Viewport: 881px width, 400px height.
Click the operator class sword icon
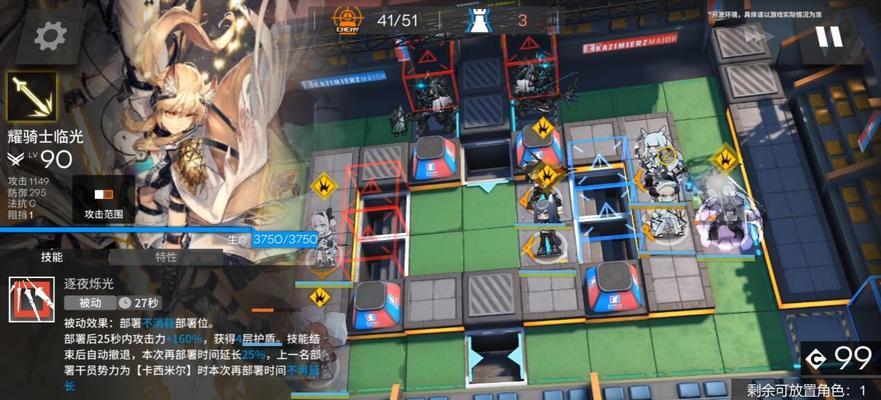tap(31, 97)
